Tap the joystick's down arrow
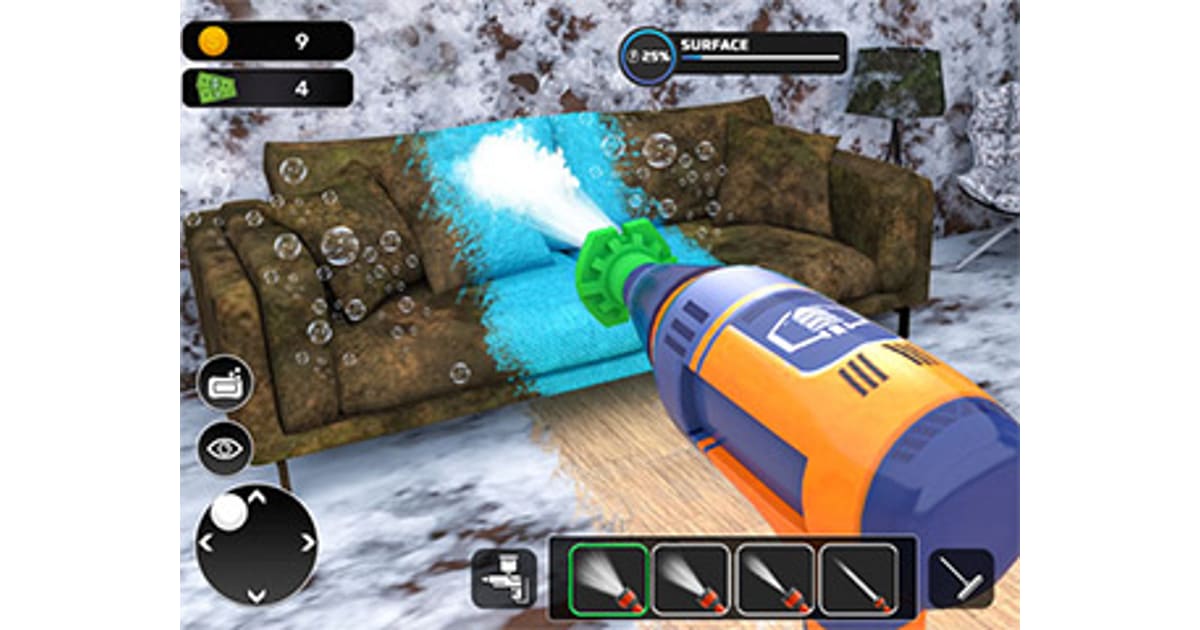The image size is (1200, 630). tap(257, 595)
